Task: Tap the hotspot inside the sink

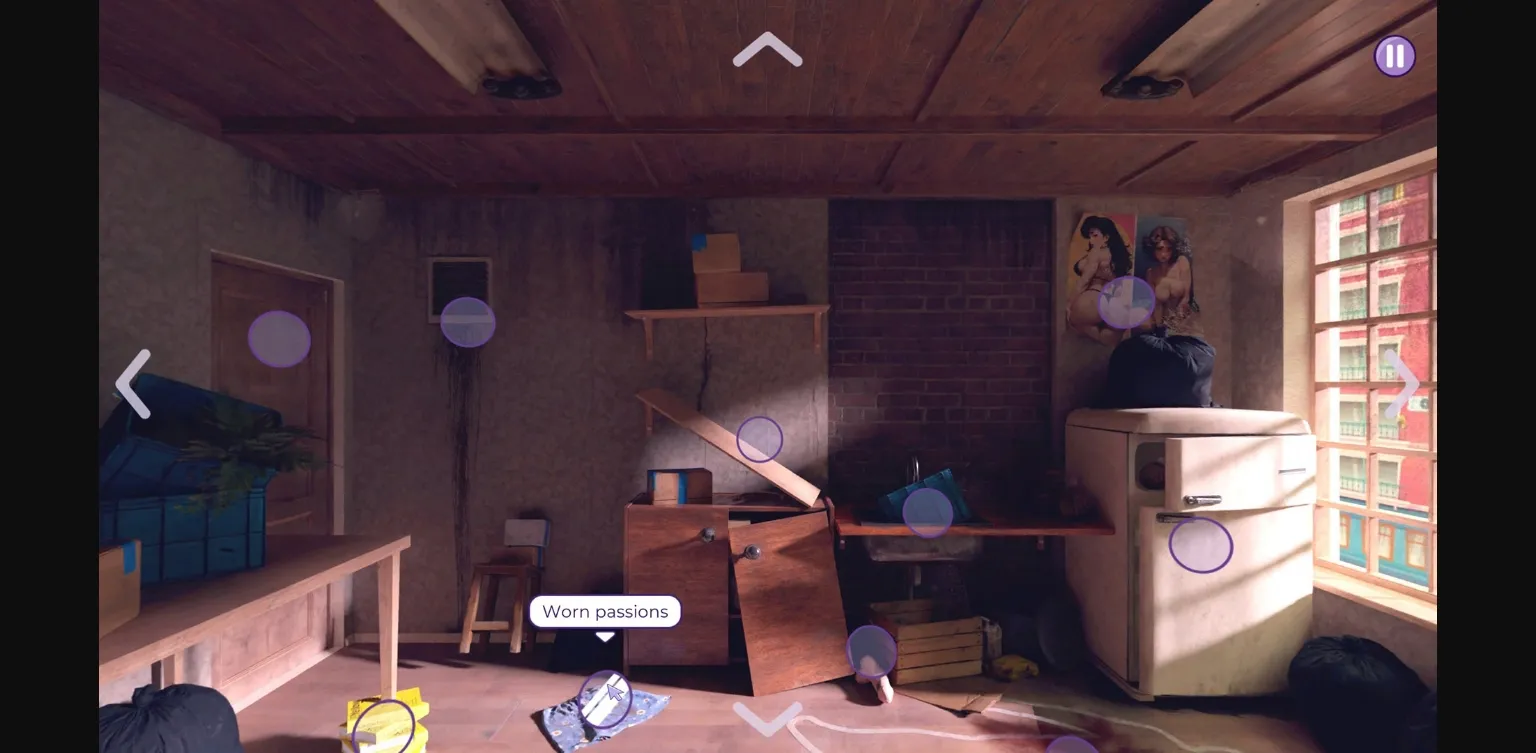Action: [928, 510]
